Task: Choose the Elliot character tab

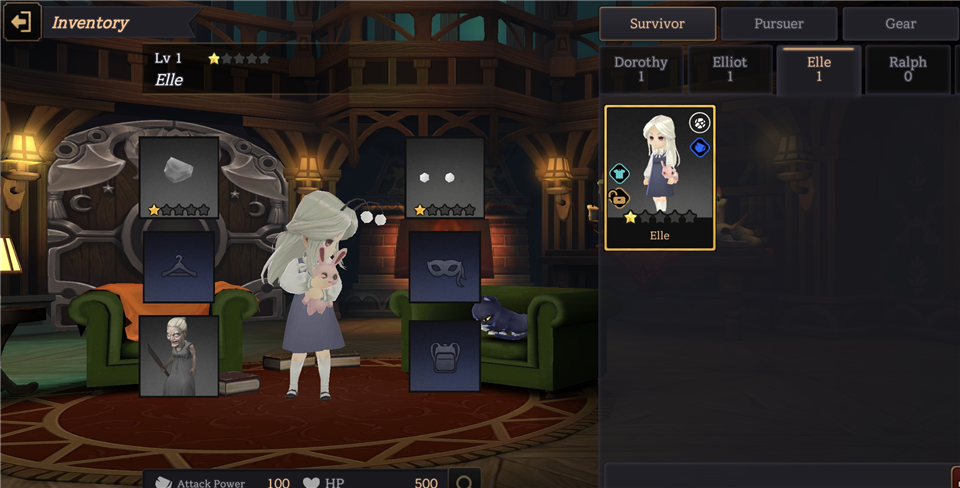Action: click(730, 69)
